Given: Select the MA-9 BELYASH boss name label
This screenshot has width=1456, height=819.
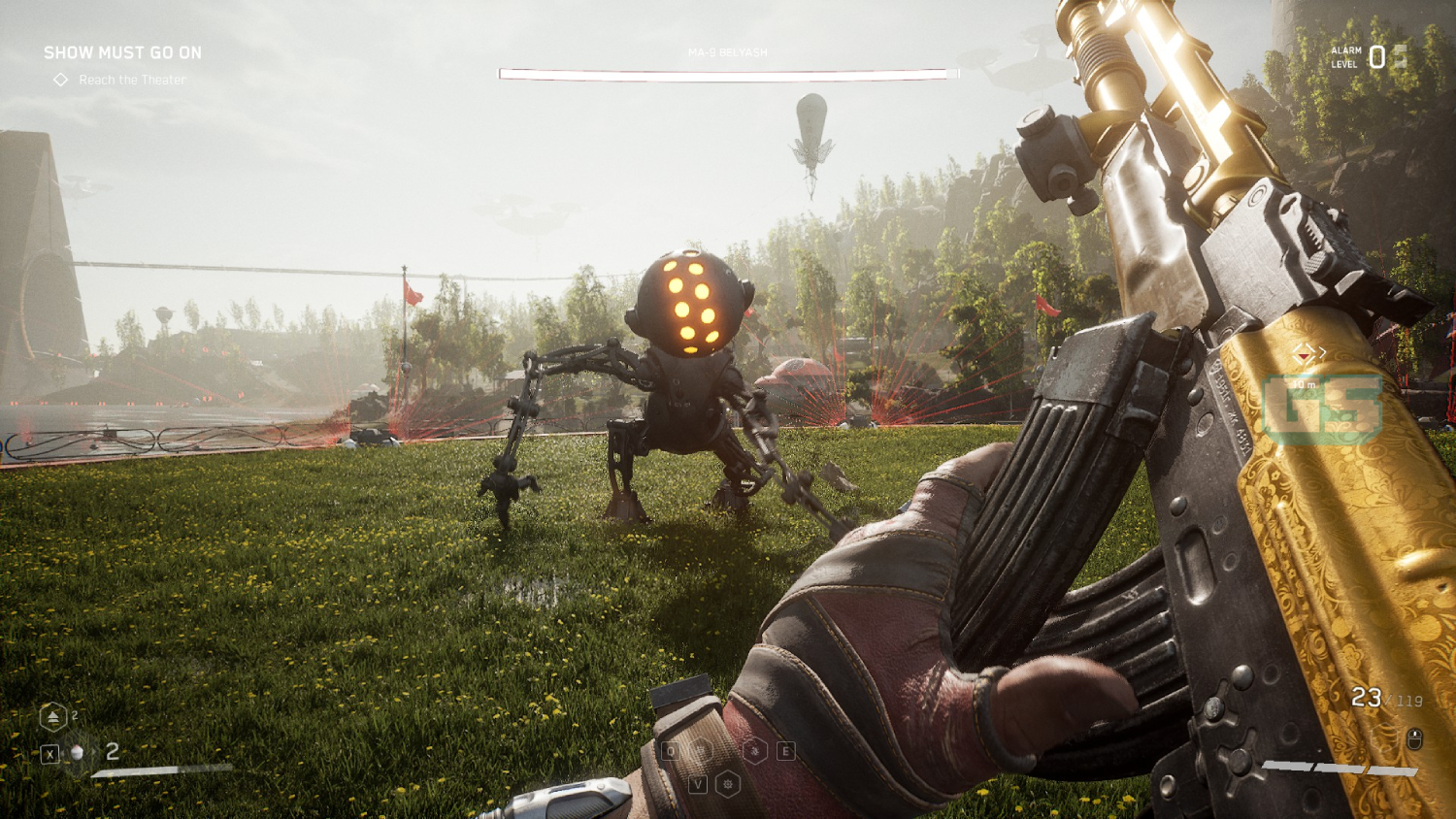Looking at the screenshot, I should point(728,52).
